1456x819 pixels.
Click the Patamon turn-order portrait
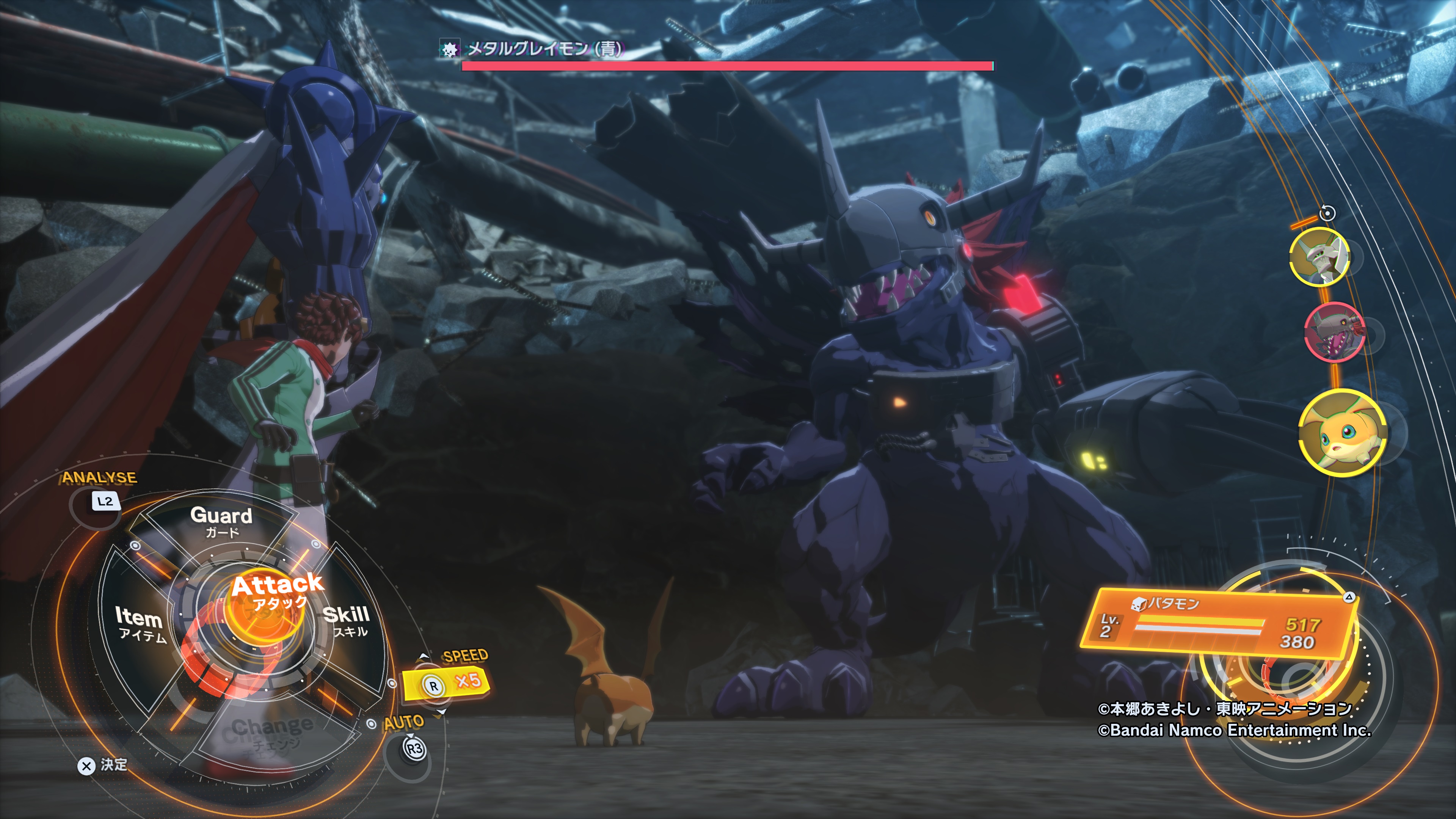(x=1342, y=433)
